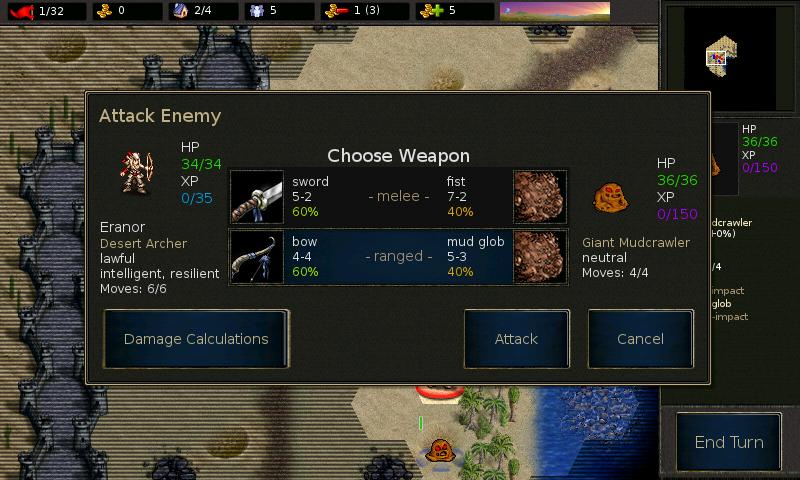Select the bow ranged weapon row
Screen dimensions: 800x480
(x=399, y=257)
